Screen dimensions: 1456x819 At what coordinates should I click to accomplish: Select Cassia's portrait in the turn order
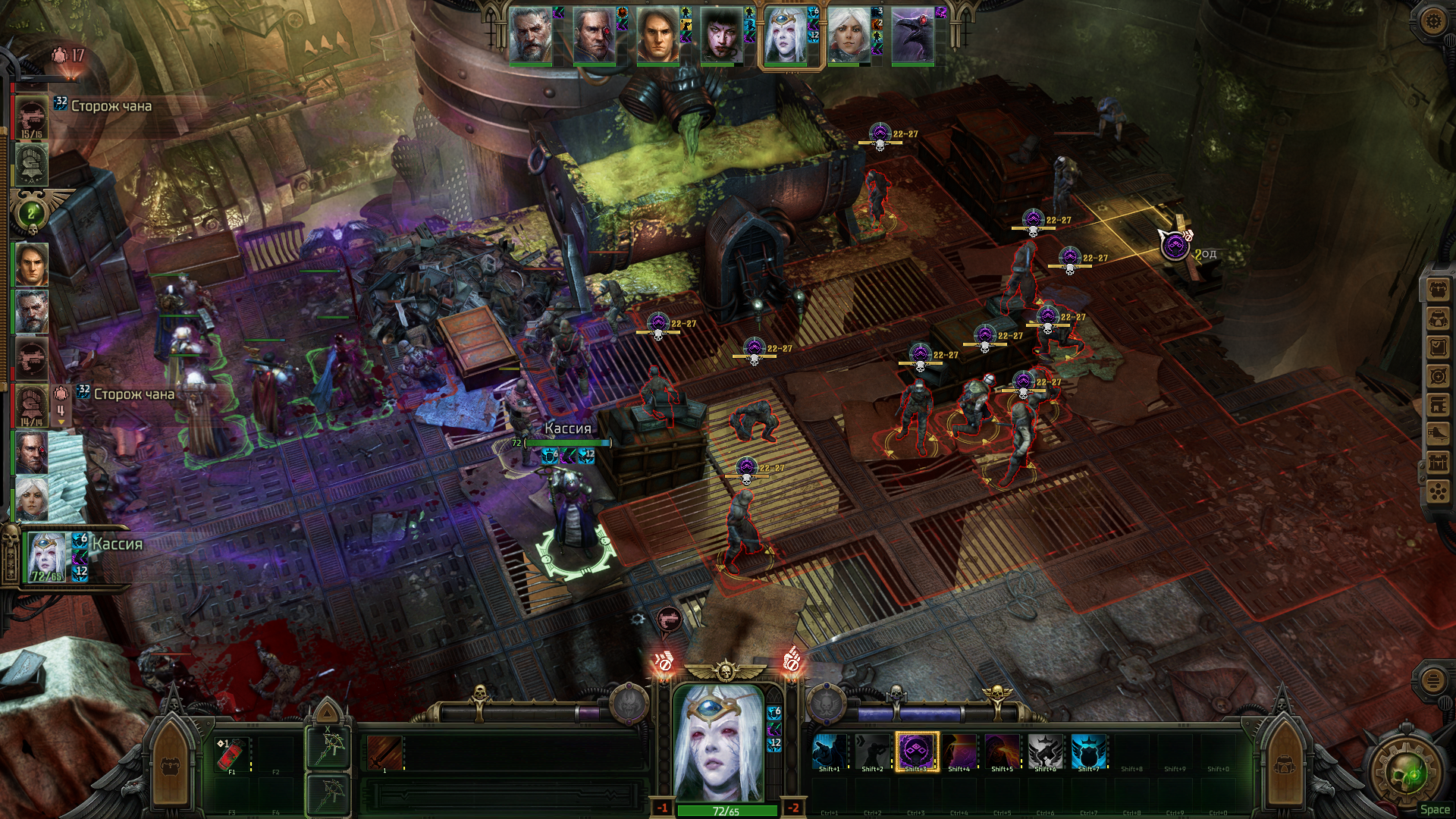[786, 36]
